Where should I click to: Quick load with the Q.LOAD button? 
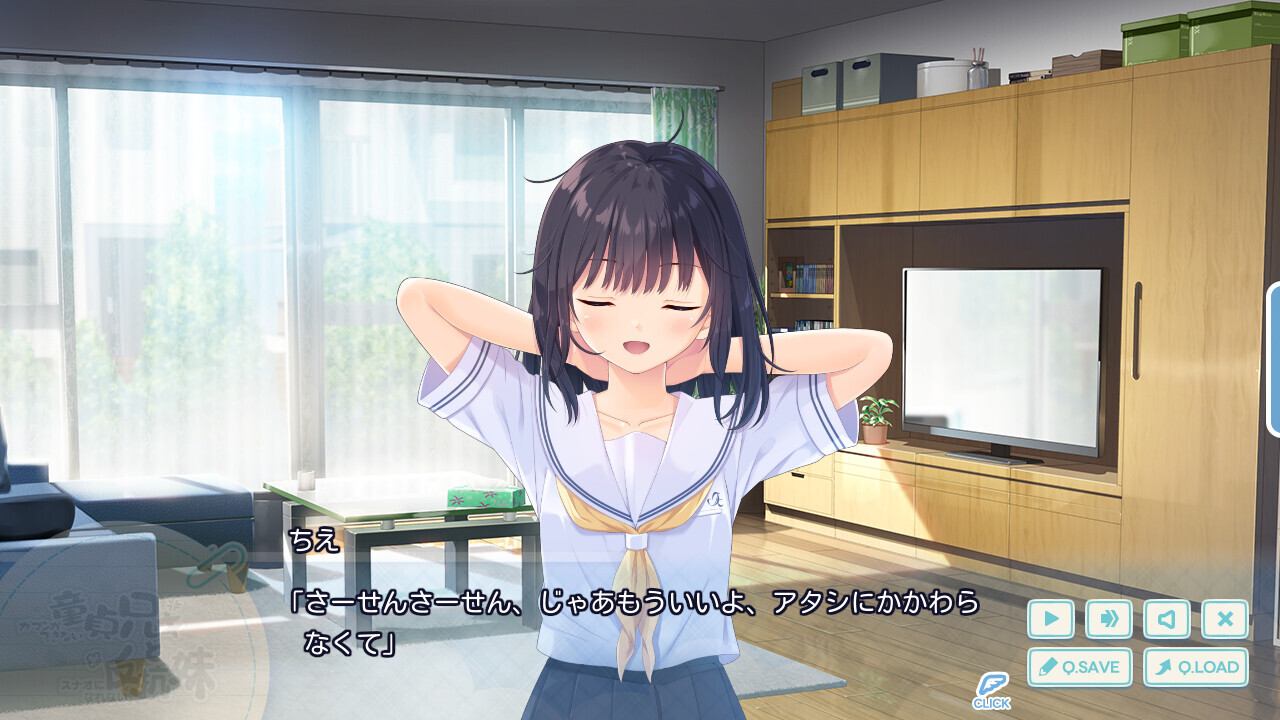(1195, 667)
